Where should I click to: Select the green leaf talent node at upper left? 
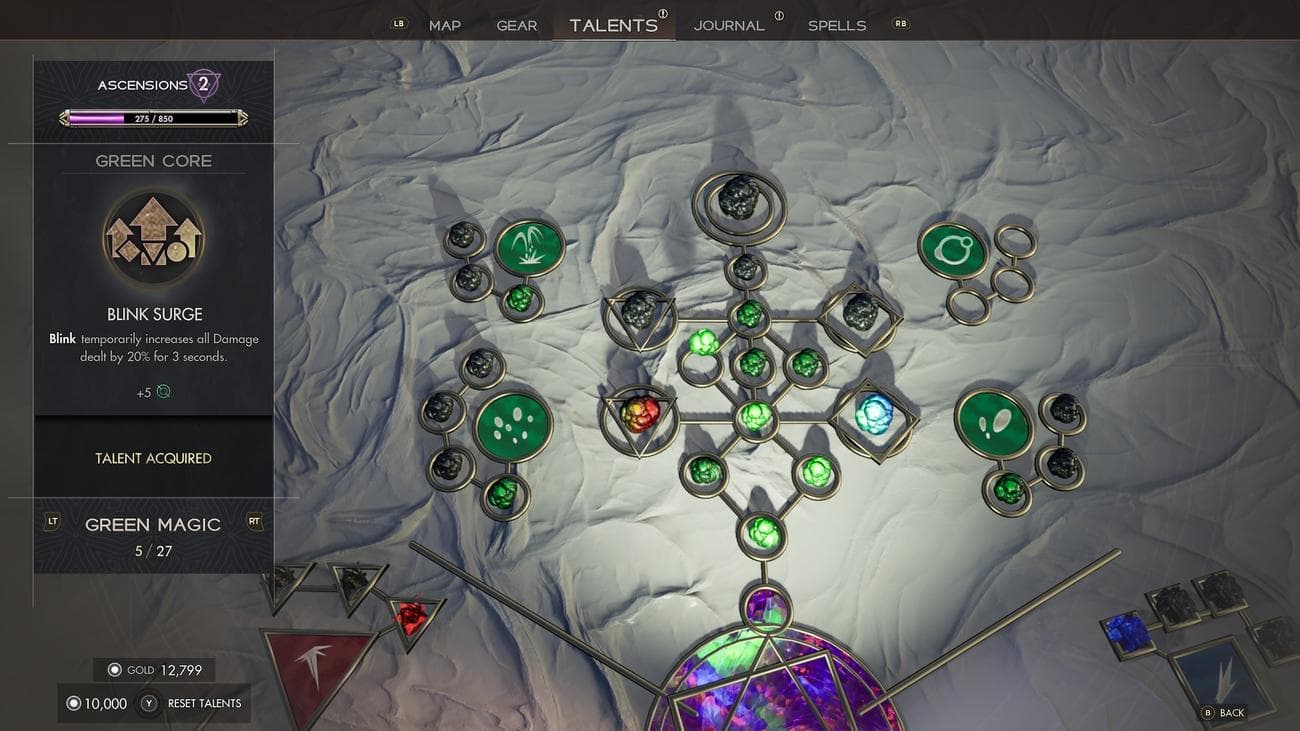point(528,245)
